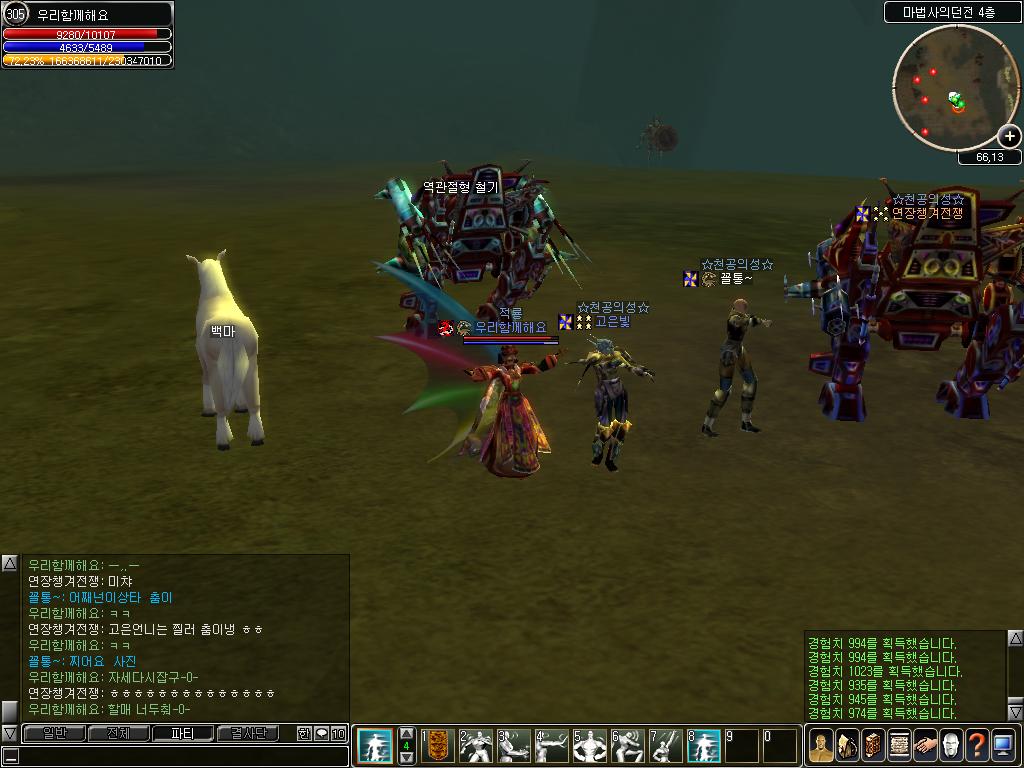
Task: Page the hotbar up with the arrow
Action: [406, 733]
